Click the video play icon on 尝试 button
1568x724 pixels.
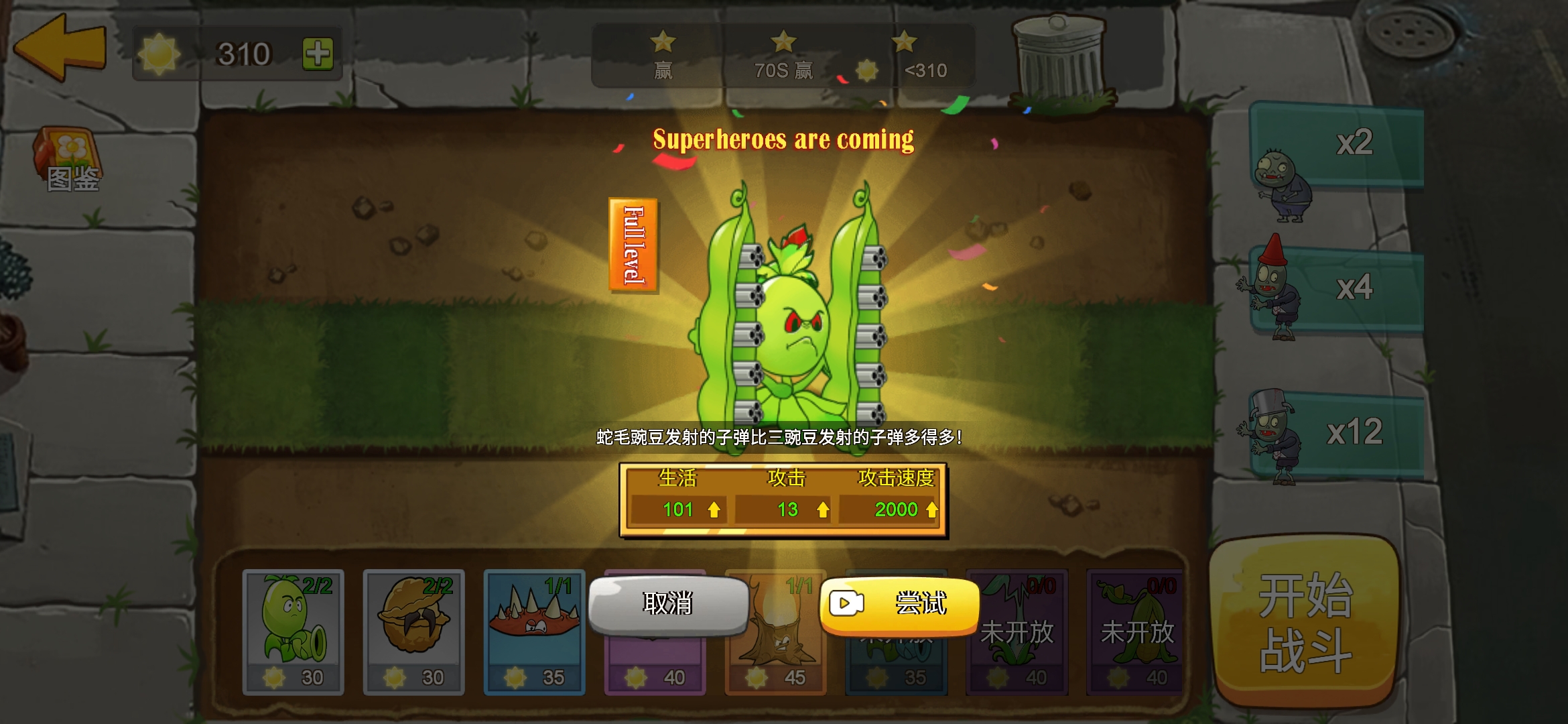pos(846,605)
